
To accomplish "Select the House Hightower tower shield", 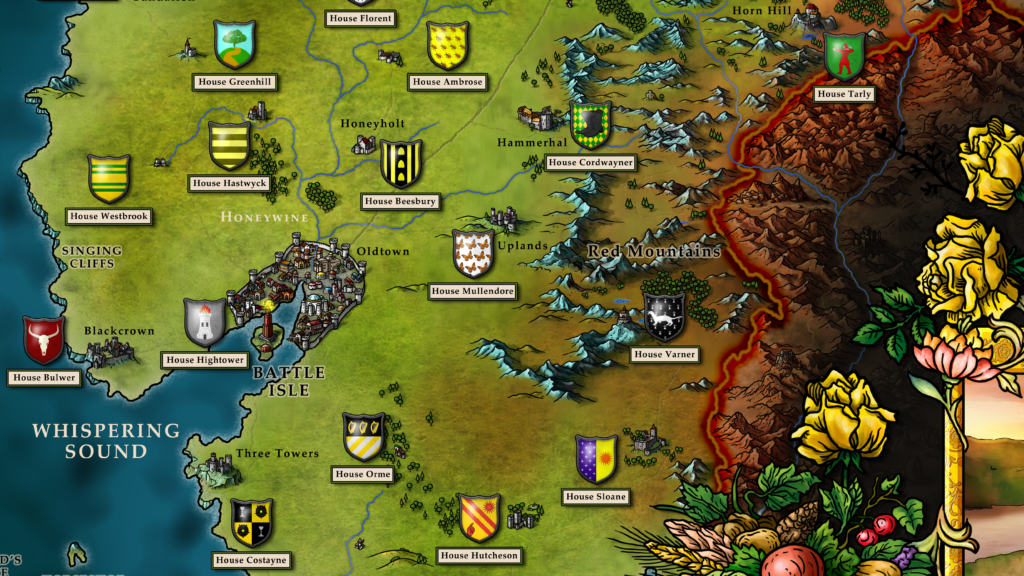I will [x=205, y=322].
